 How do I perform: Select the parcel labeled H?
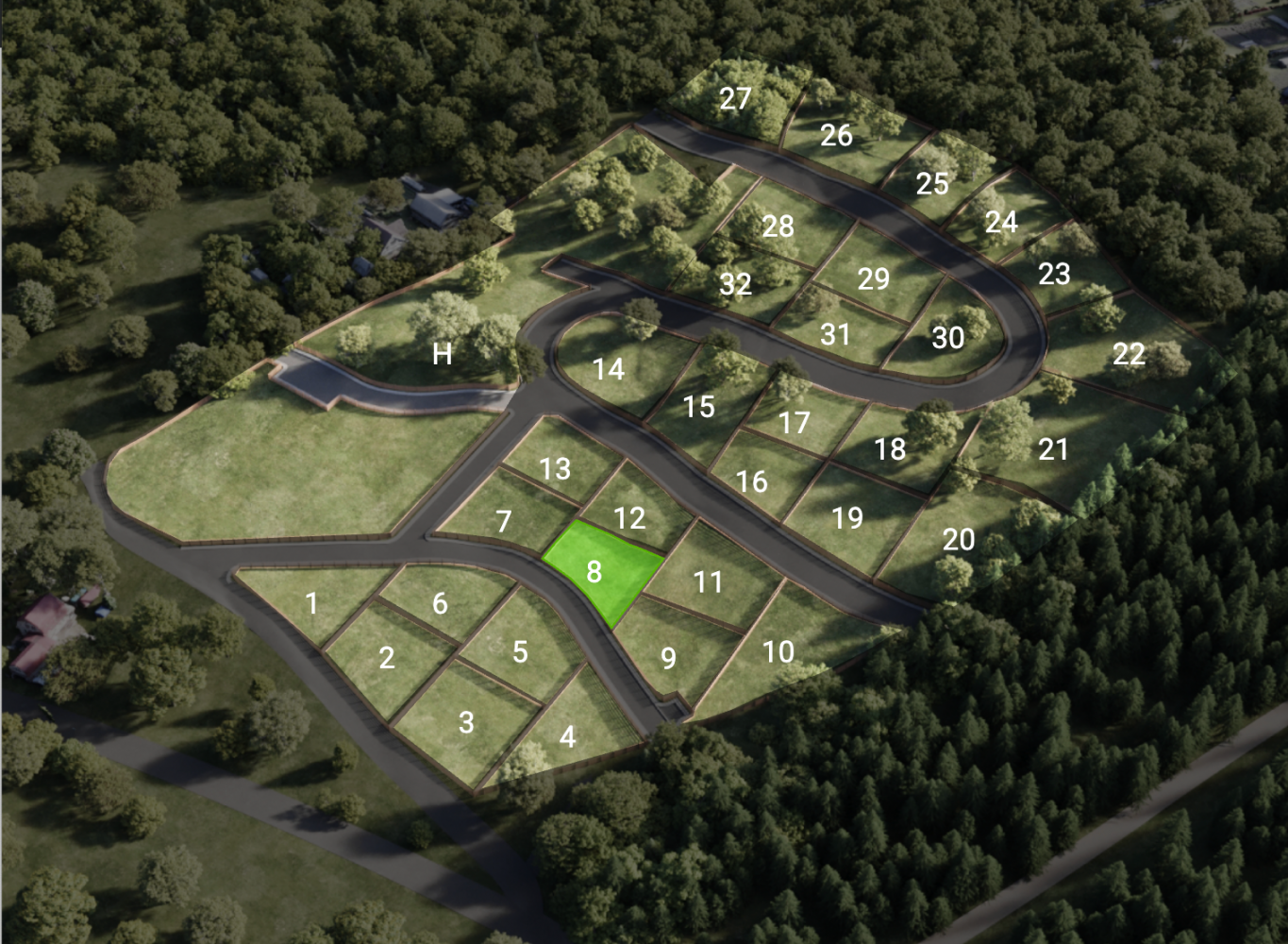pyautogui.click(x=442, y=354)
